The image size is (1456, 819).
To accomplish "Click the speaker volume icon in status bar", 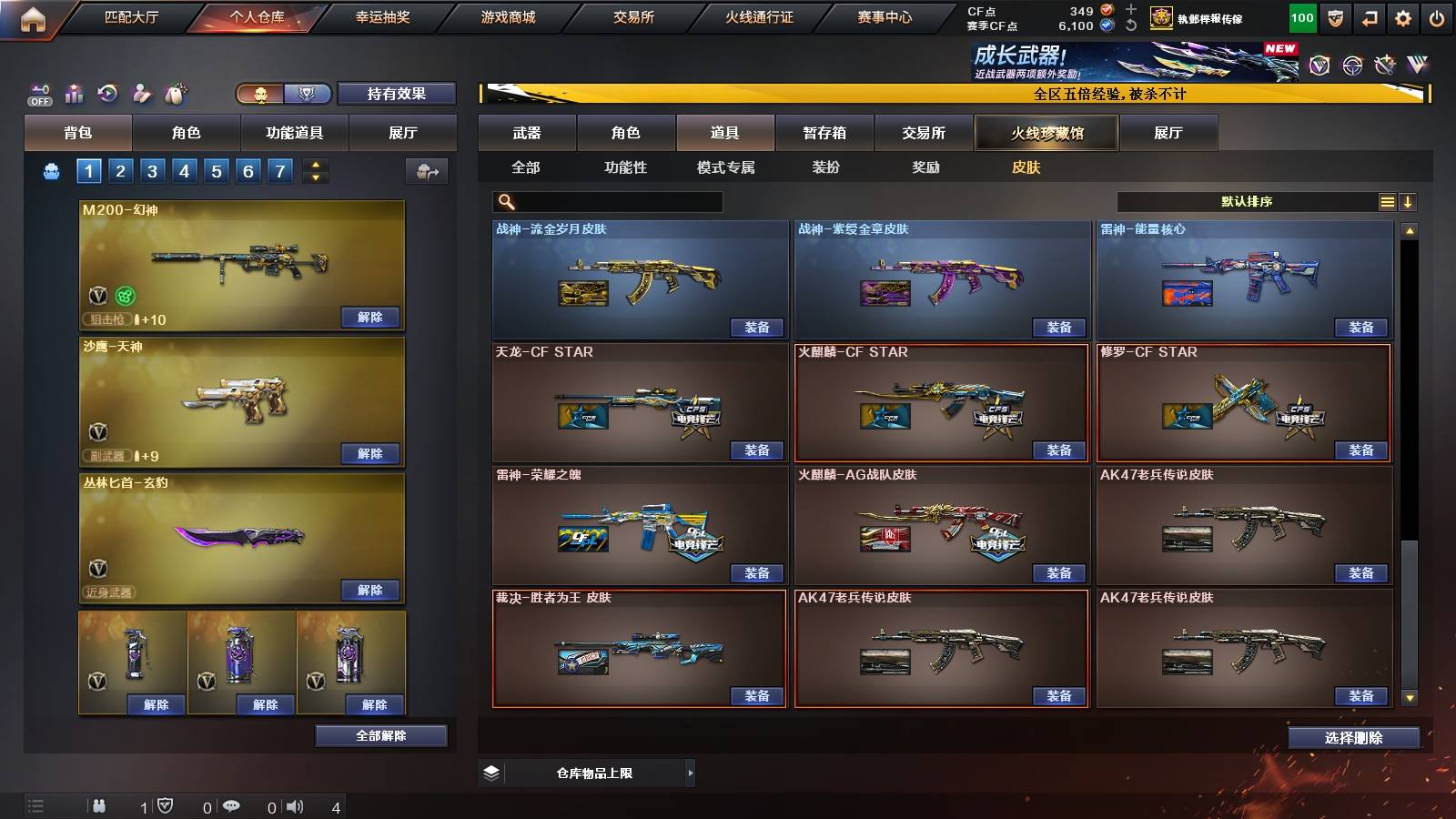I will tap(294, 806).
